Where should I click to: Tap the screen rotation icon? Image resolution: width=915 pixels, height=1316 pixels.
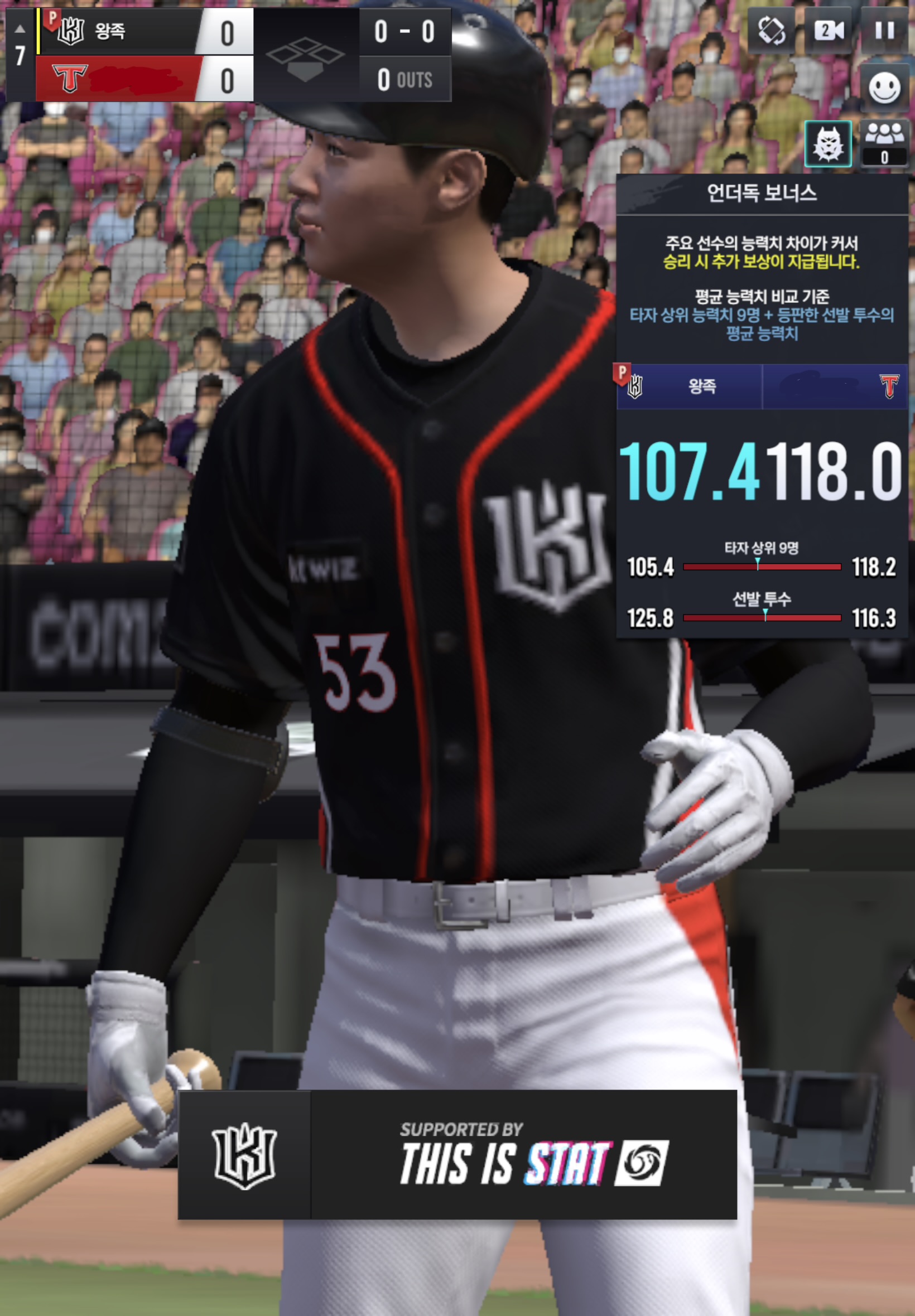point(772,30)
